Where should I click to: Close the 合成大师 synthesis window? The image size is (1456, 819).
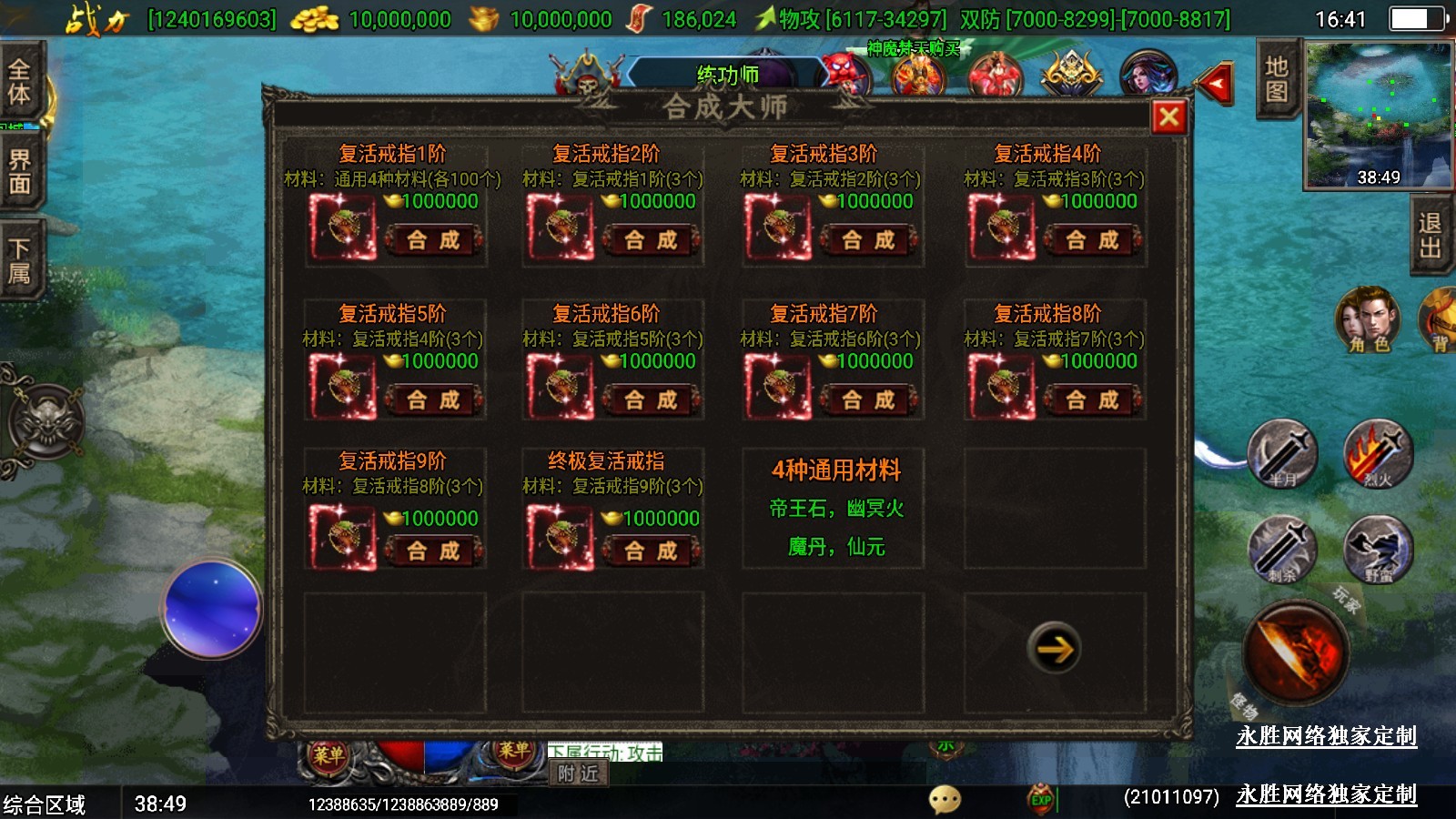pyautogui.click(x=1169, y=116)
